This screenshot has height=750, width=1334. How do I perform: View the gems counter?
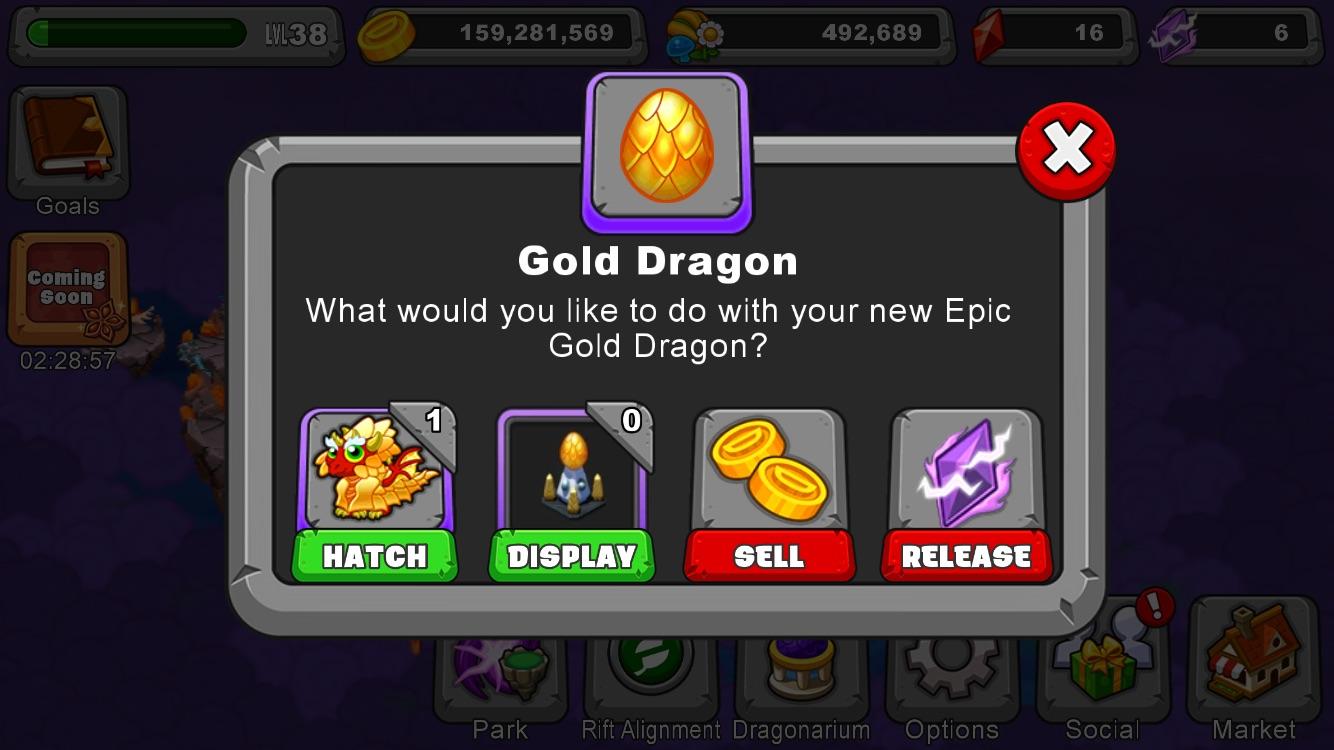tap(1050, 31)
